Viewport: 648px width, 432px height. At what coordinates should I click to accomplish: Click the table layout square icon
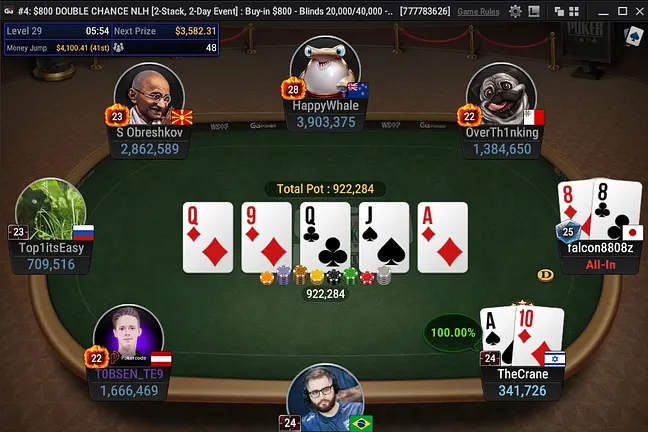536,11
